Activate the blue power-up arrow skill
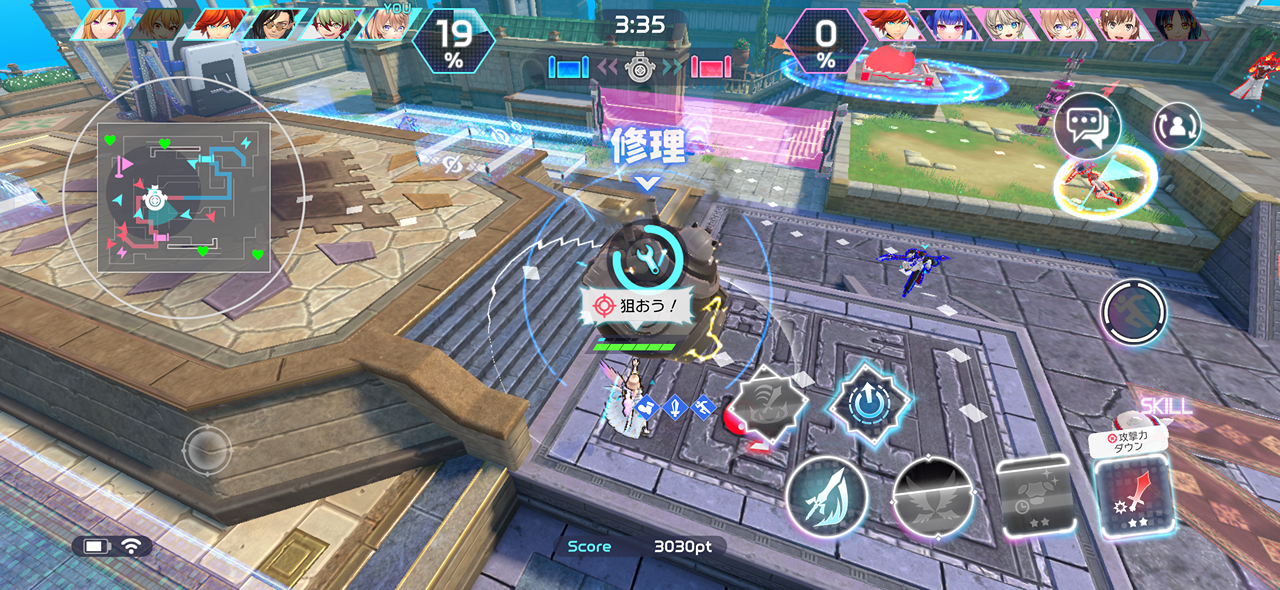1280x590 pixels. (x=868, y=403)
